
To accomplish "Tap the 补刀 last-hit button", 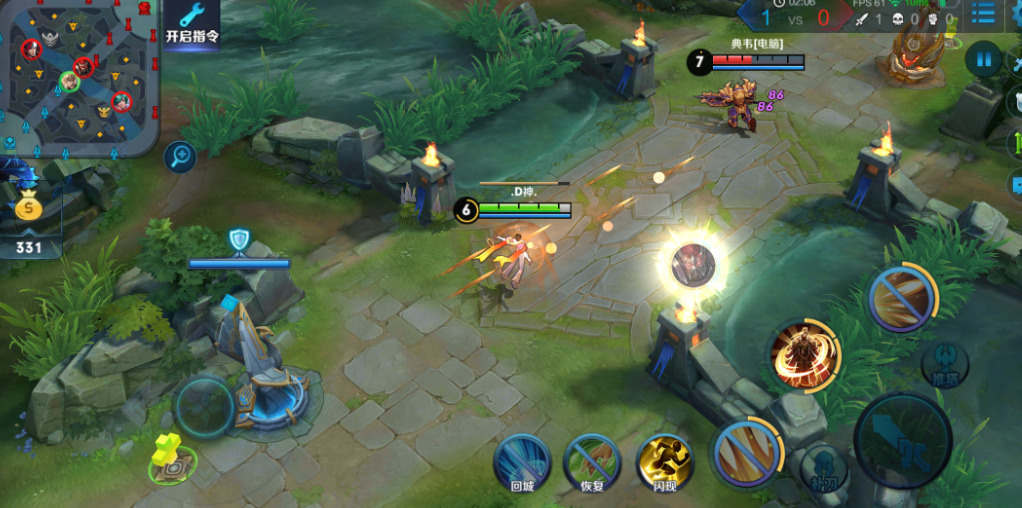I will (824, 468).
